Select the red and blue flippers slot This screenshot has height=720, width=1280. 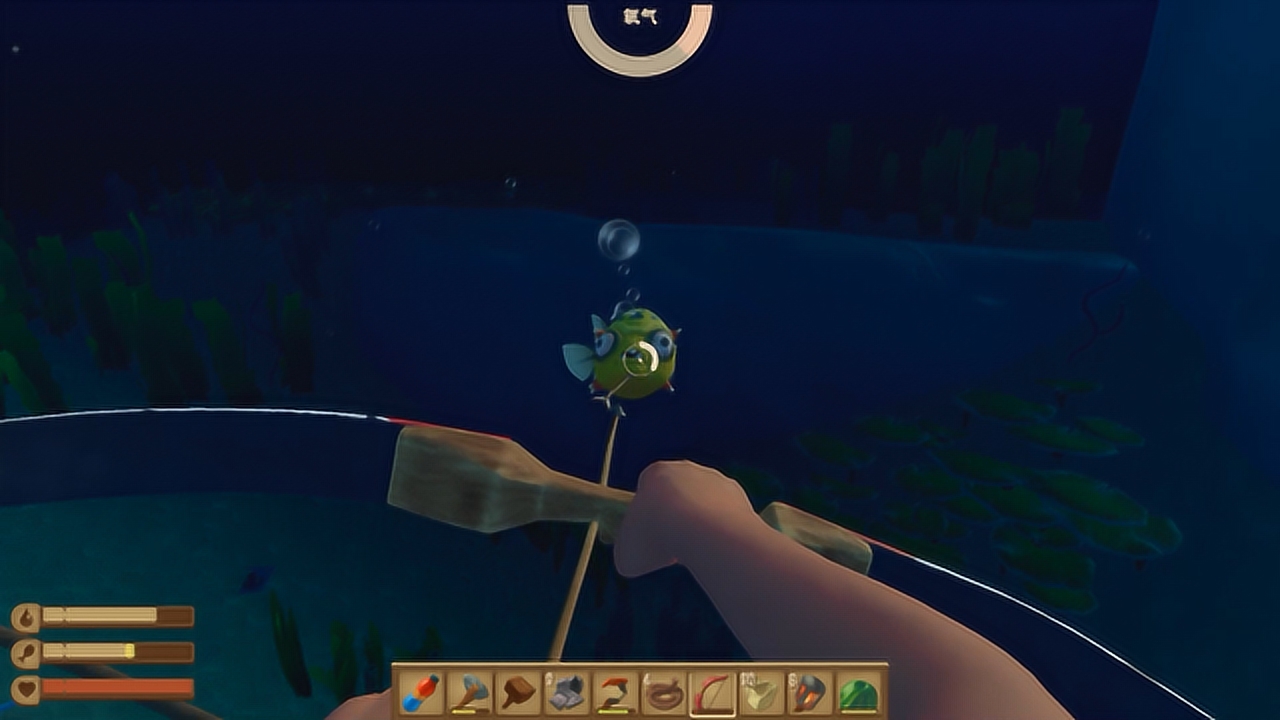pyautogui.click(x=420, y=693)
